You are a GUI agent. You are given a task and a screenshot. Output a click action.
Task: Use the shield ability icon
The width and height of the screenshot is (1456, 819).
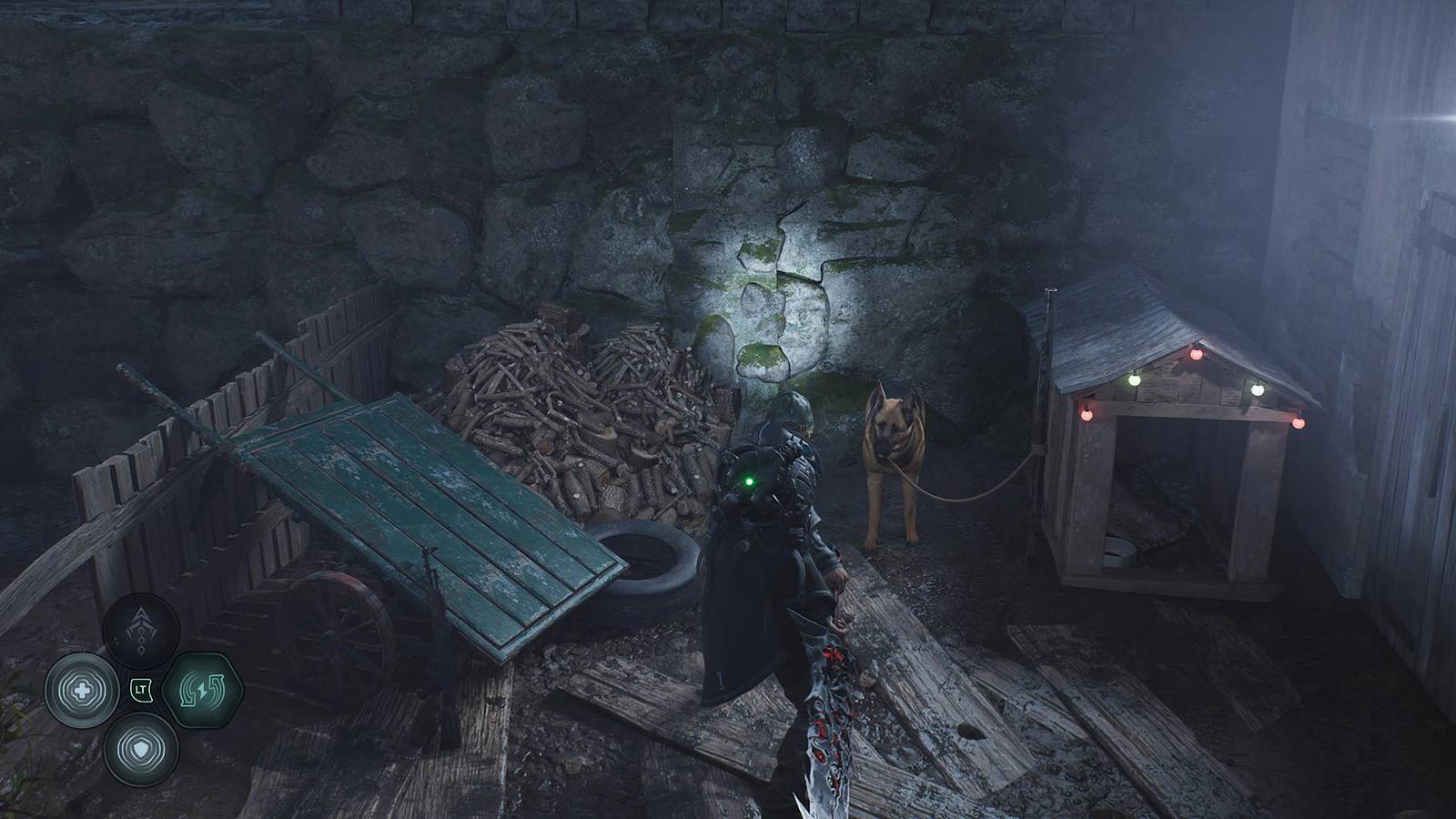140,748
